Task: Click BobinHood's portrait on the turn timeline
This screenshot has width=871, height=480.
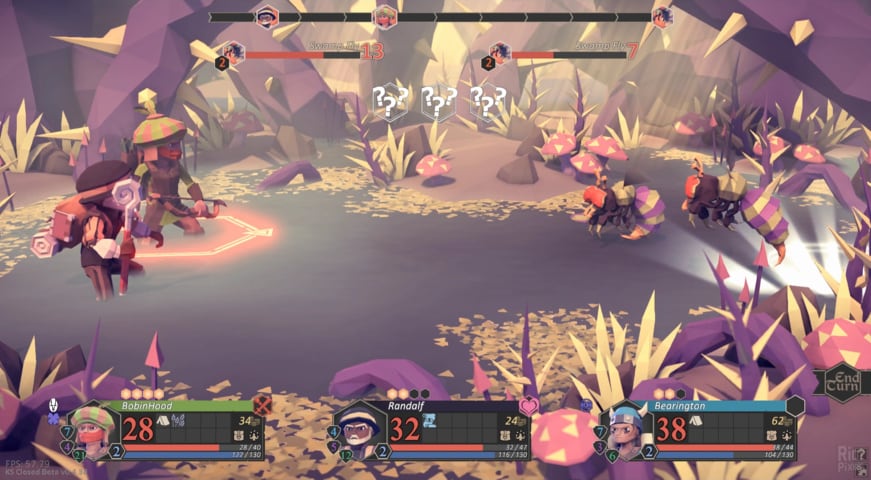Action: tap(385, 16)
